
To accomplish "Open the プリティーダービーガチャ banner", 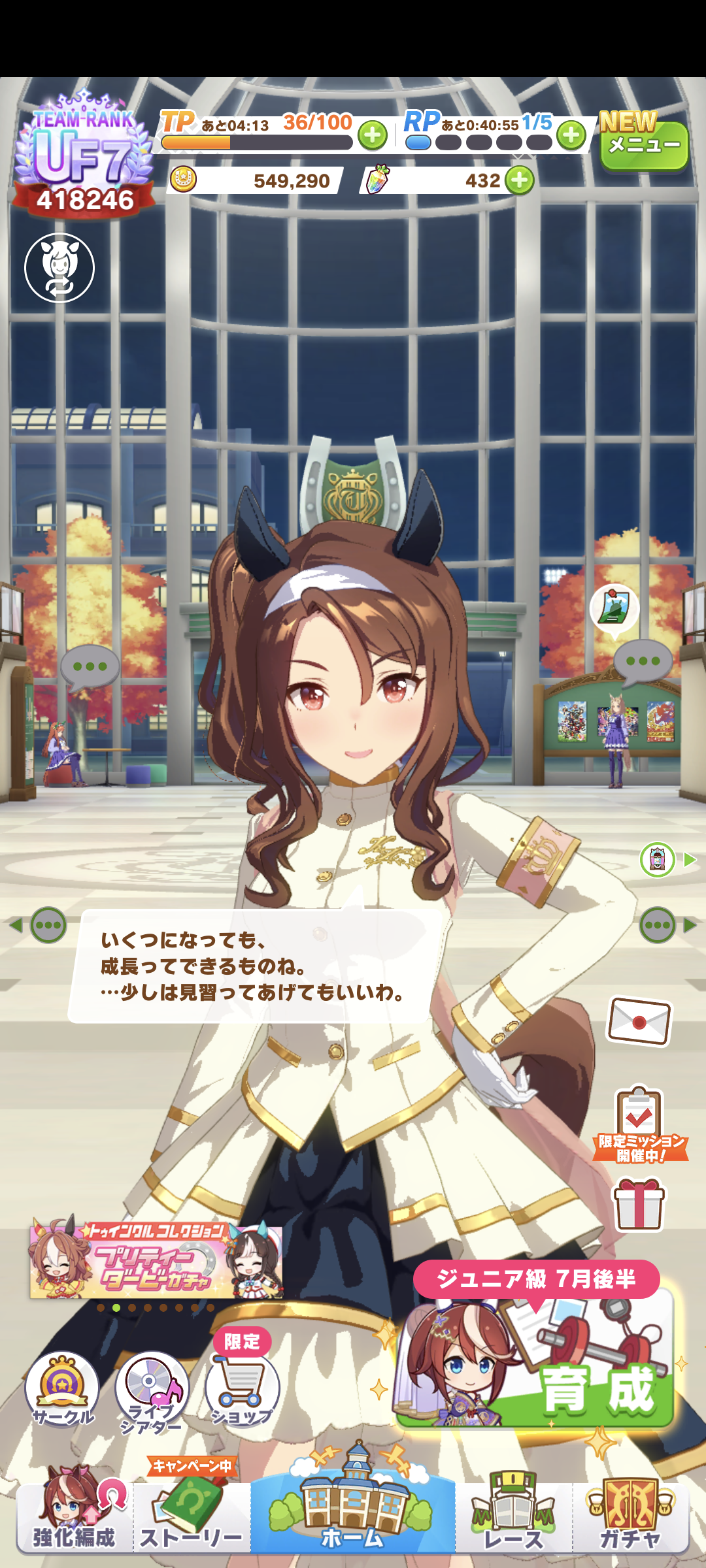I will [156, 1262].
